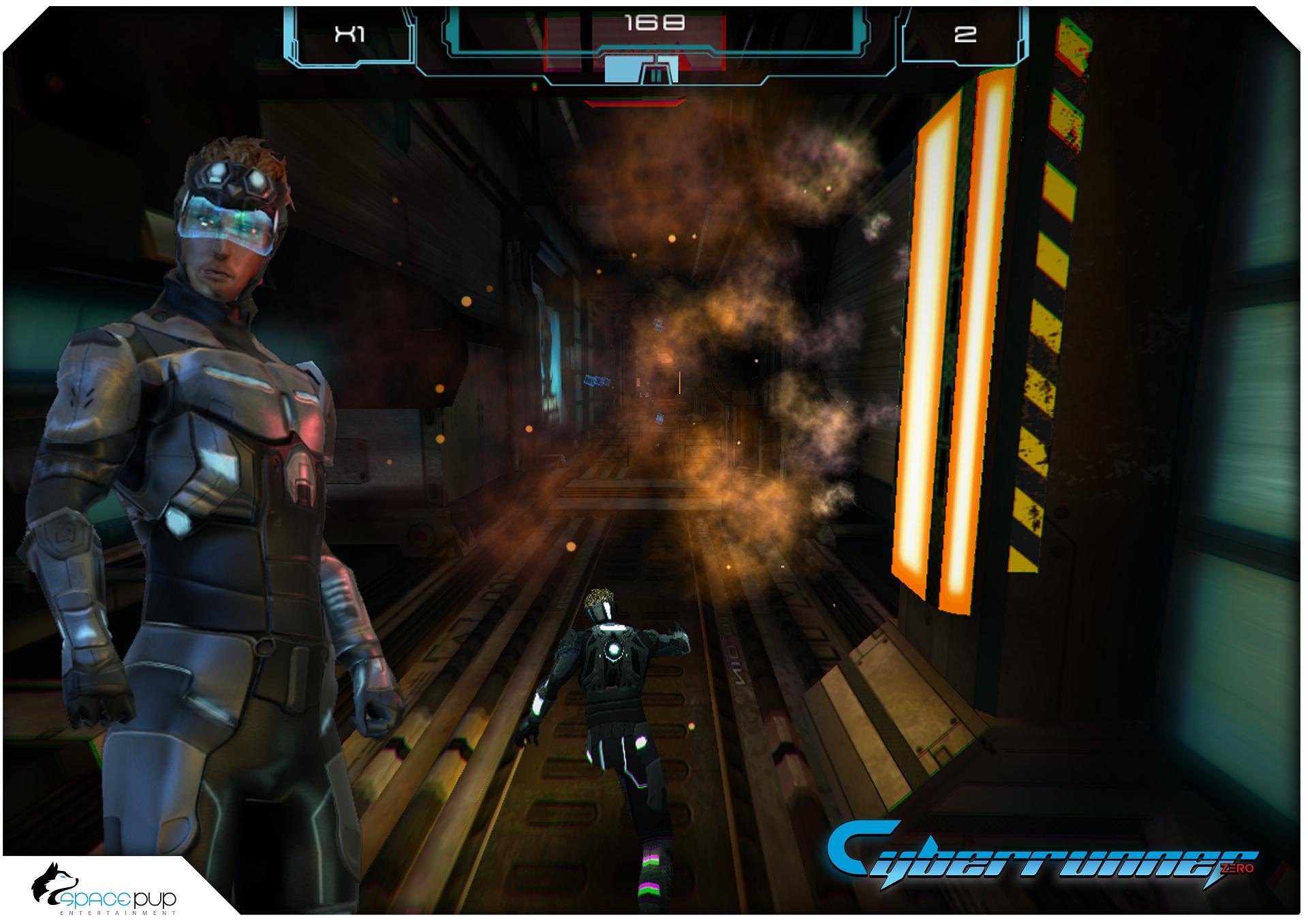Click the player position marker below the score
Screen dimensions: 1308x924
coord(641,69)
